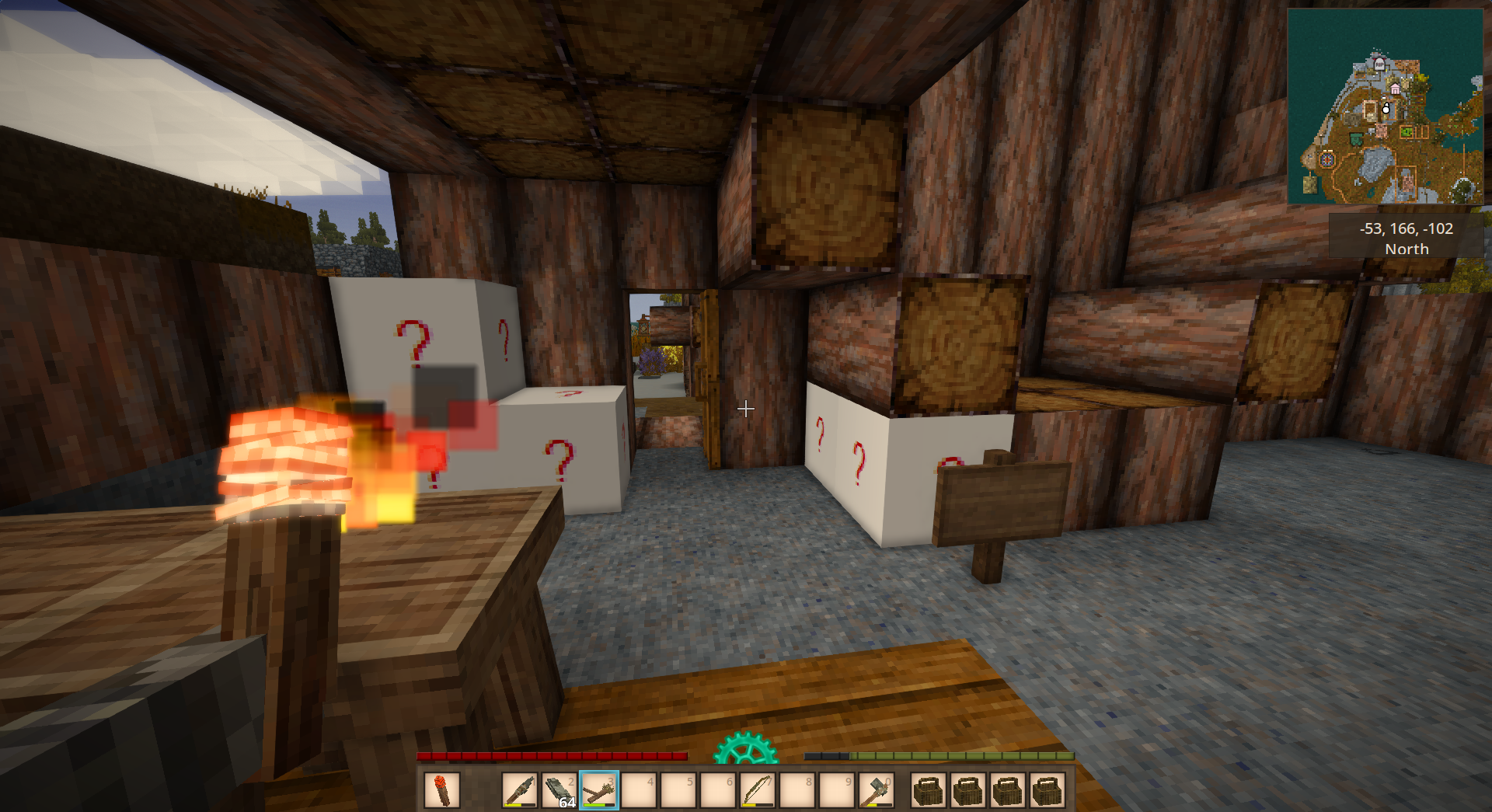Select the hammer in hotbar slot 0
Image resolution: width=1492 pixels, height=812 pixels.
pos(876,791)
